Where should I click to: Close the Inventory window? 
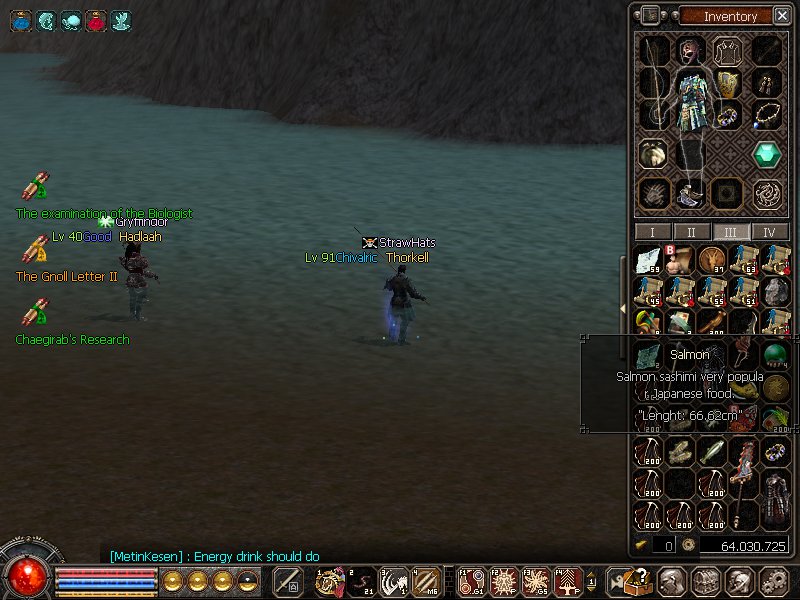[x=780, y=15]
